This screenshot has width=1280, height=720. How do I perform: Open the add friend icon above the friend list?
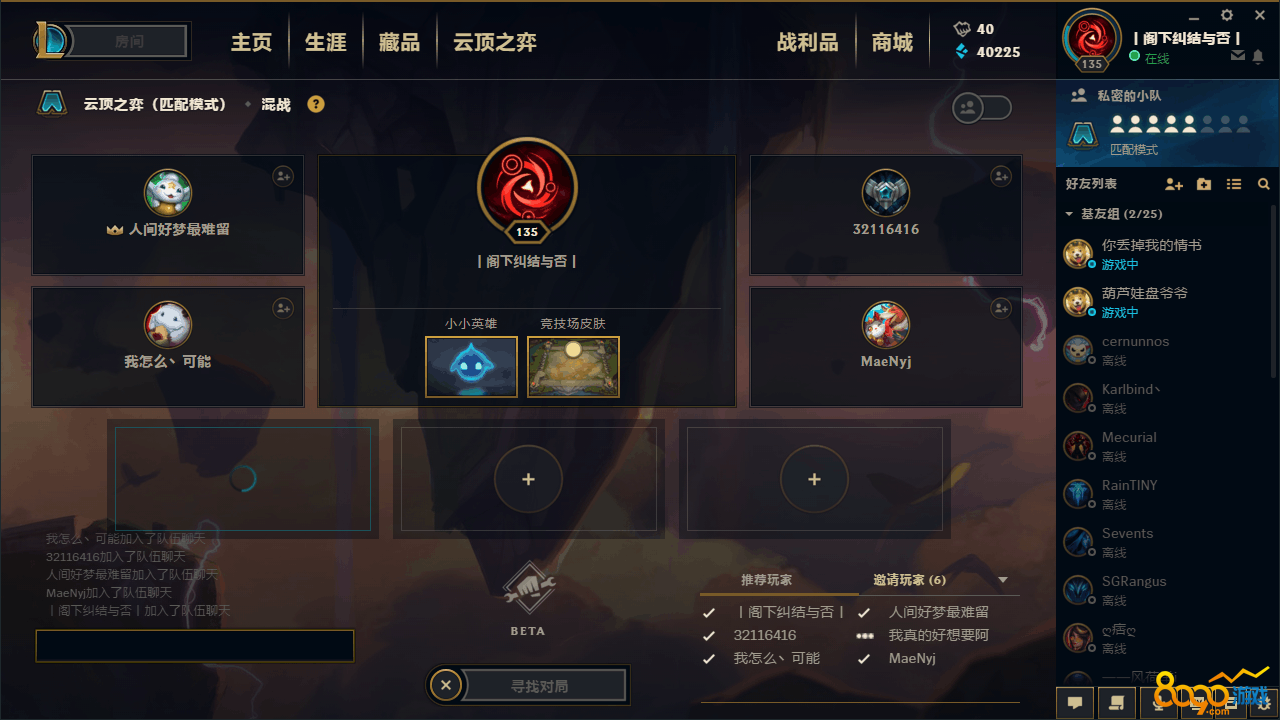[1173, 184]
